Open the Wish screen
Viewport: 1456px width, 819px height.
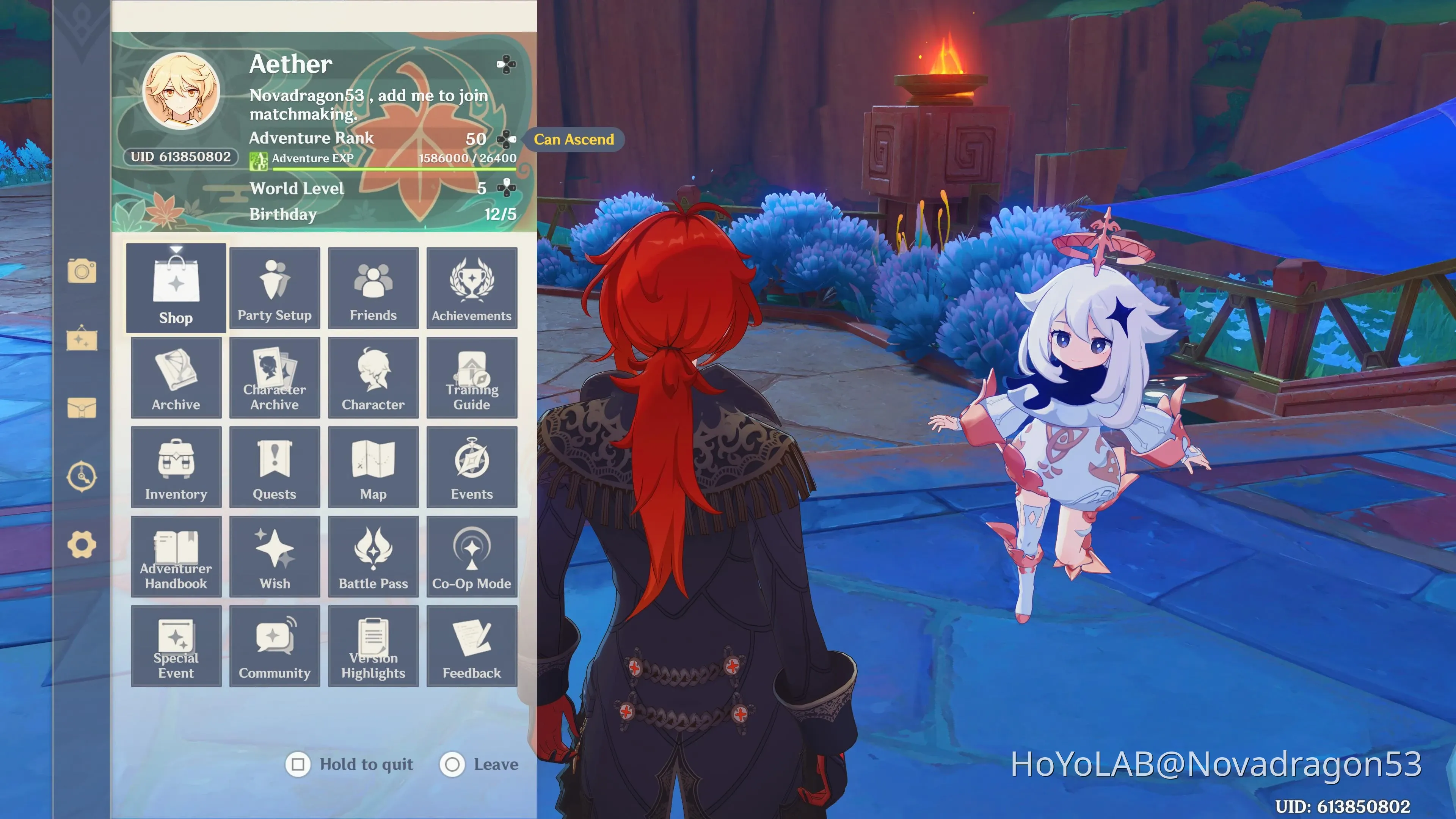(275, 557)
